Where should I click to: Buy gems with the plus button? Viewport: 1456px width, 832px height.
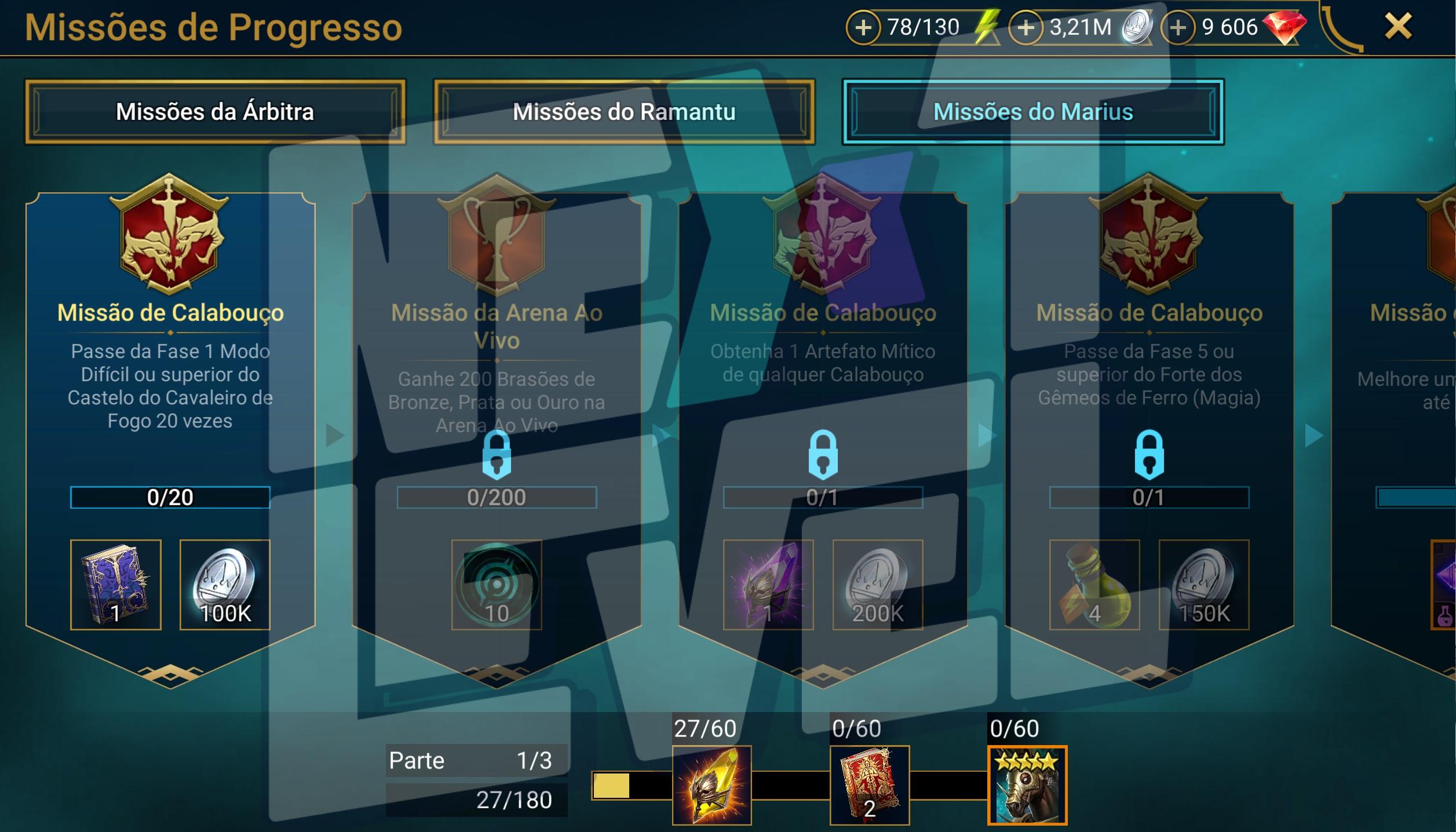click(x=1178, y=27)
